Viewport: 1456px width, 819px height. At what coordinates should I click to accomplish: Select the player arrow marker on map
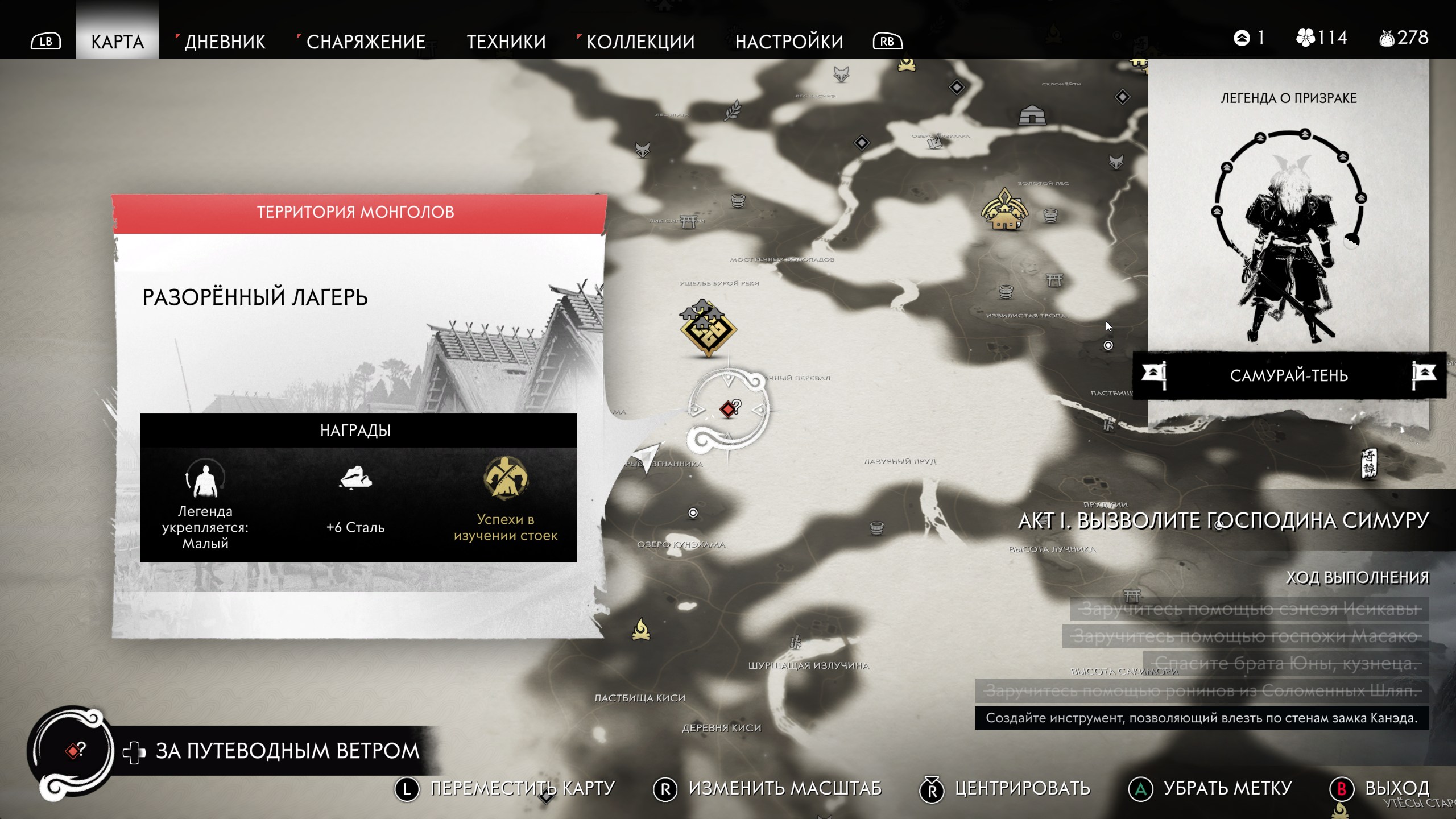(647, 456)
